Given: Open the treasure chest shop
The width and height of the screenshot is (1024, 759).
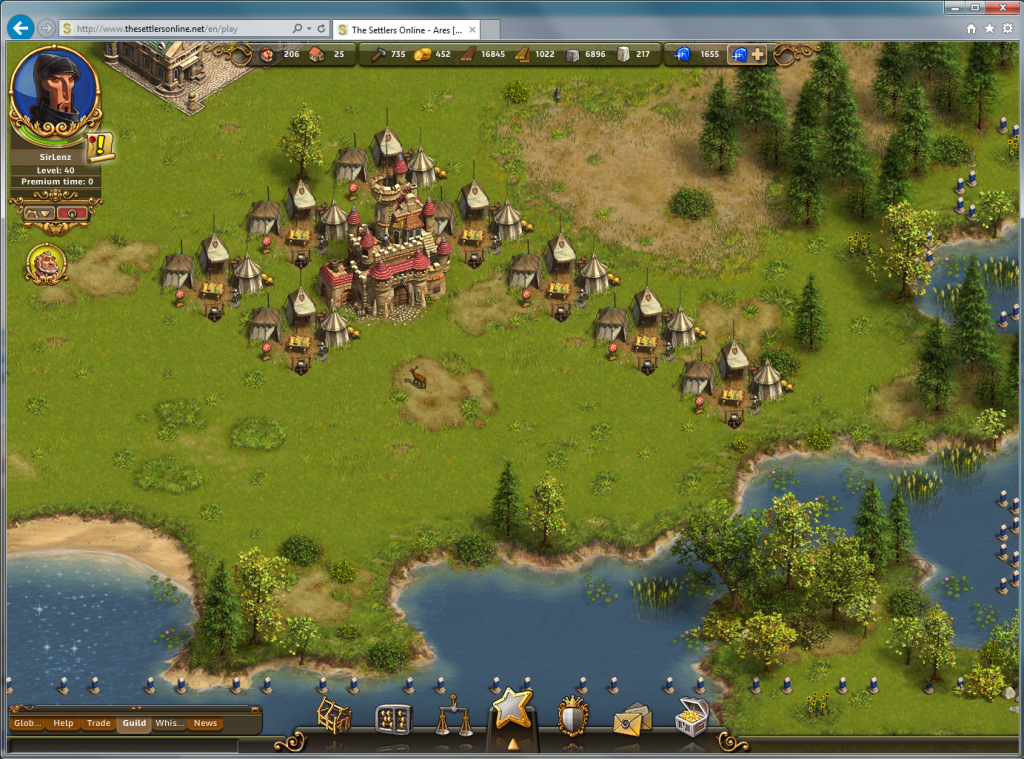Looking at the screenshot, I should pos(691,717).
